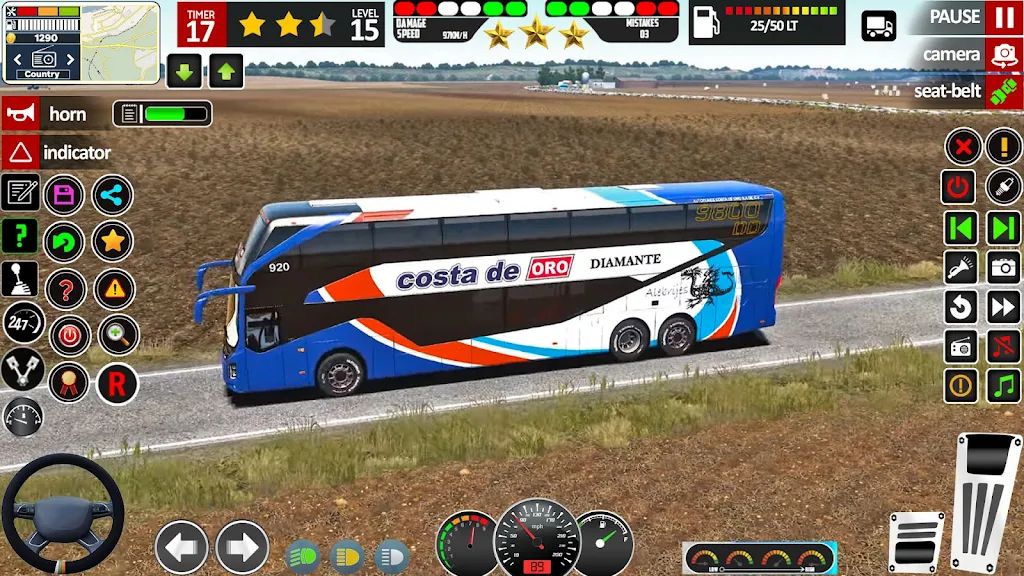
Task: Click the steering wheel control
Action: [62, 513]
